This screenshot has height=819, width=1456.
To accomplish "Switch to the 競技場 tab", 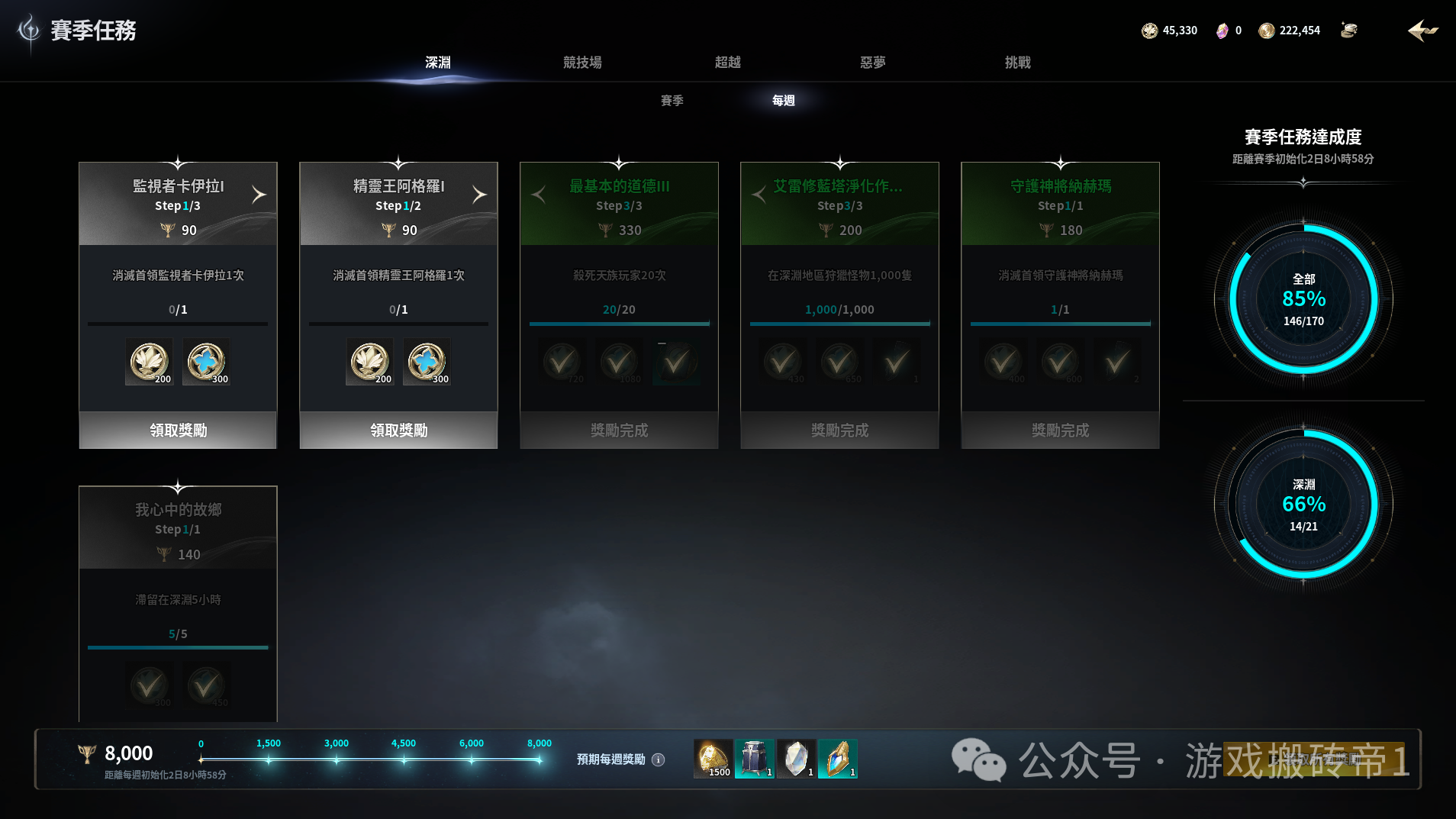I will click(581, 63).
